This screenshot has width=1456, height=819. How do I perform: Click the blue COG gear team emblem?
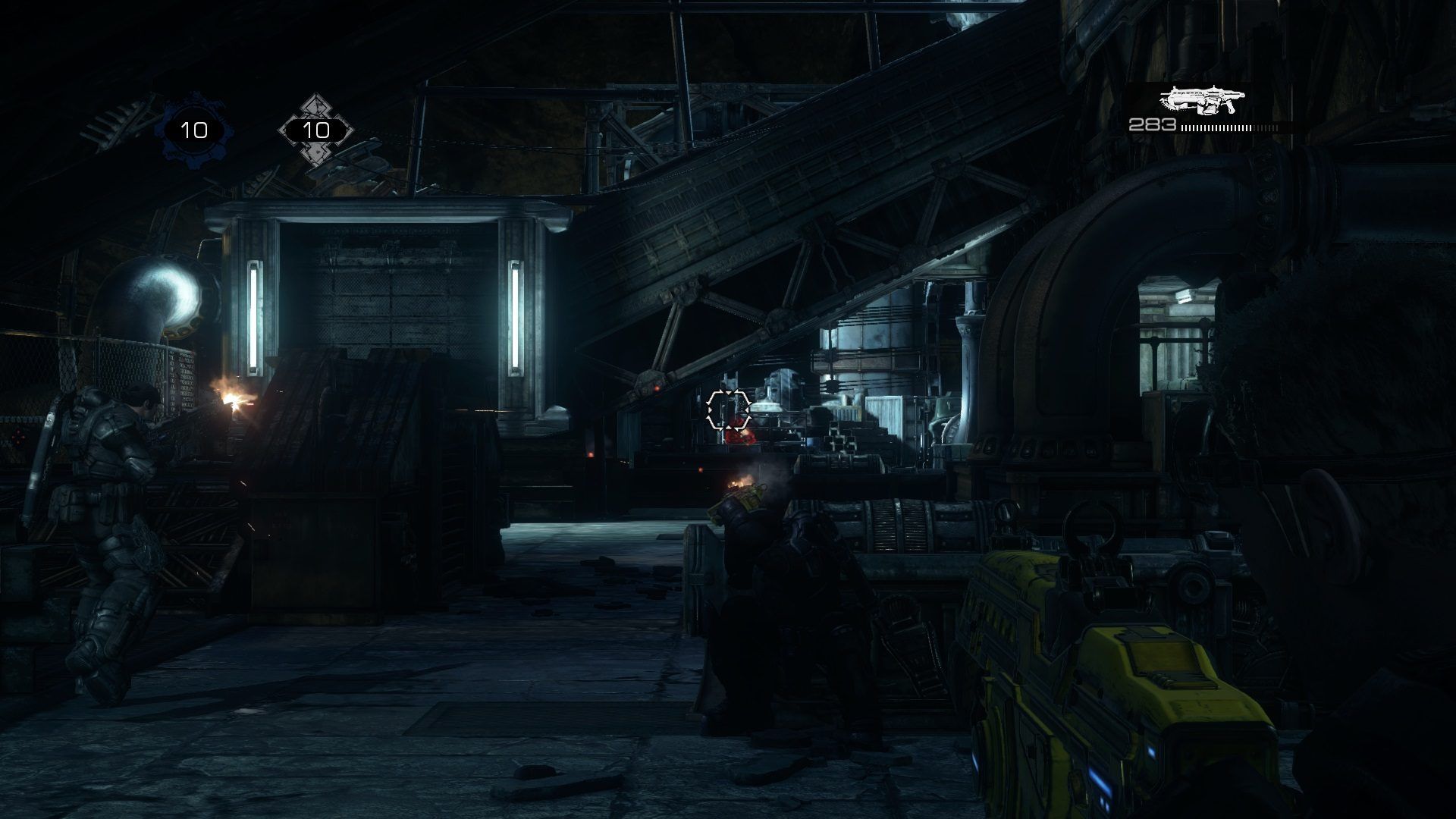pos(193,130)
